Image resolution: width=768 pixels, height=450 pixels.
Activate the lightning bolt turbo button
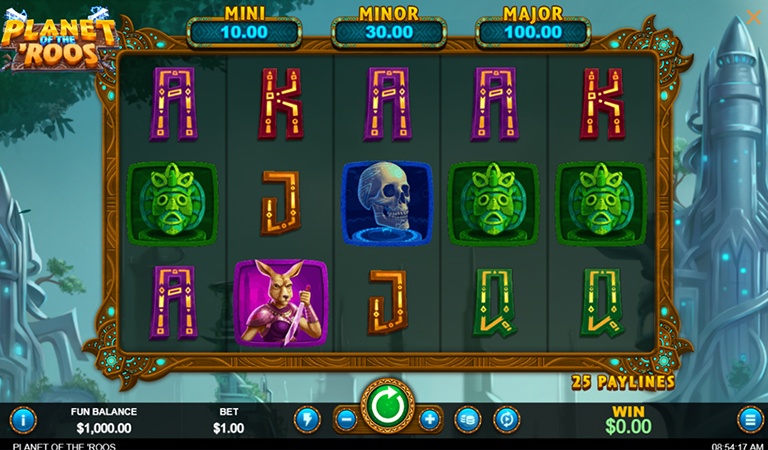(x=307, y=419)
